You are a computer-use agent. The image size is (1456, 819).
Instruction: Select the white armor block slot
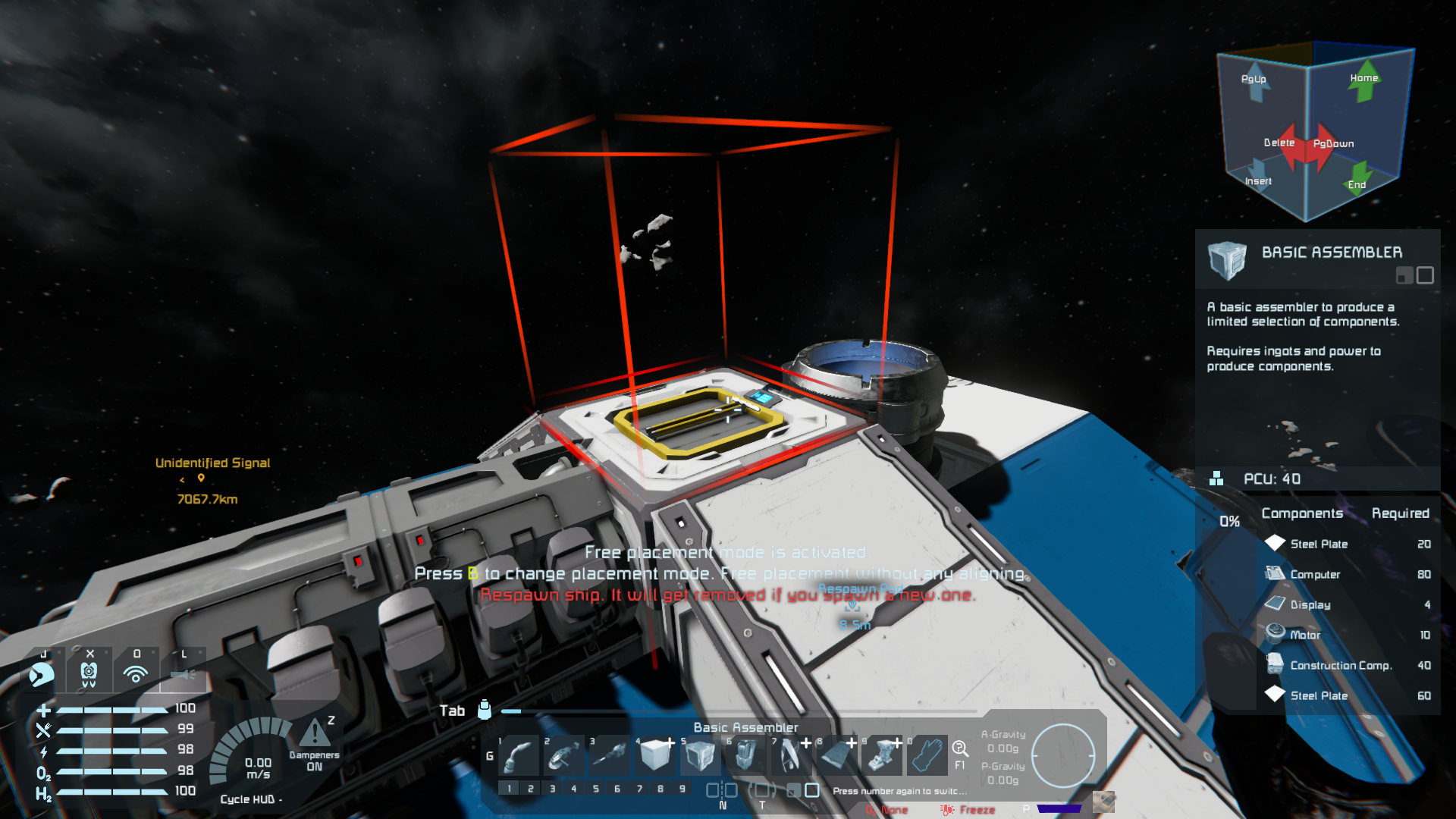(656, 755)
